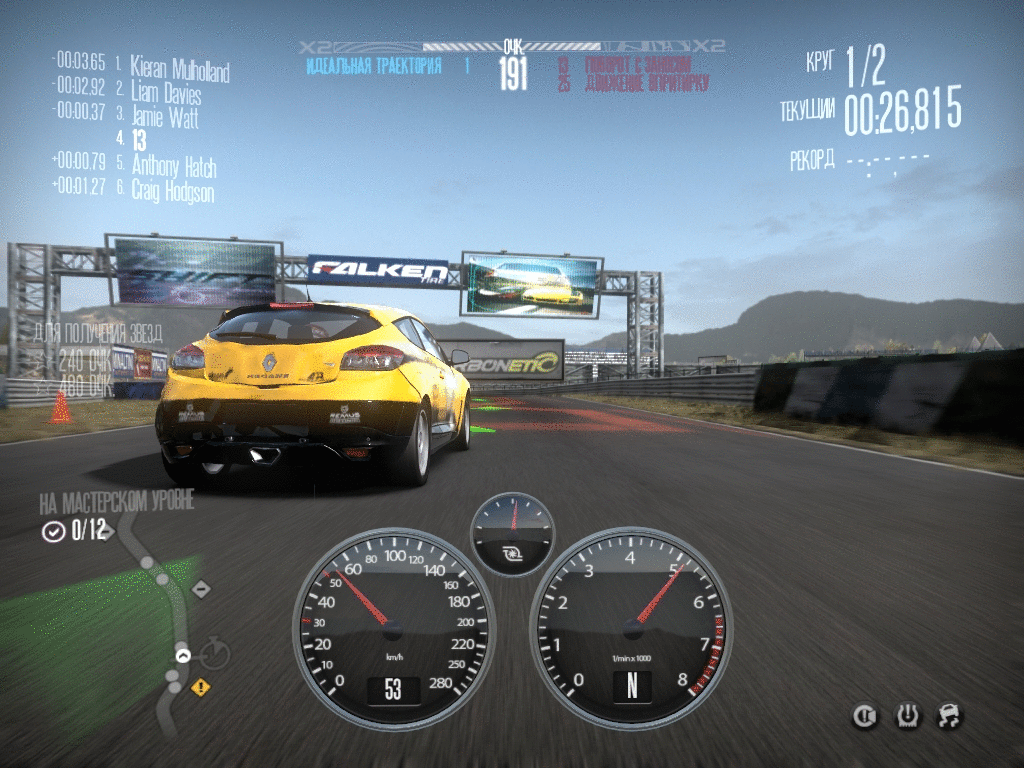Select the player arrow on the track minimap
Image resolution: width=1024 pixels, height=768 pixels.
coord(183,655)
